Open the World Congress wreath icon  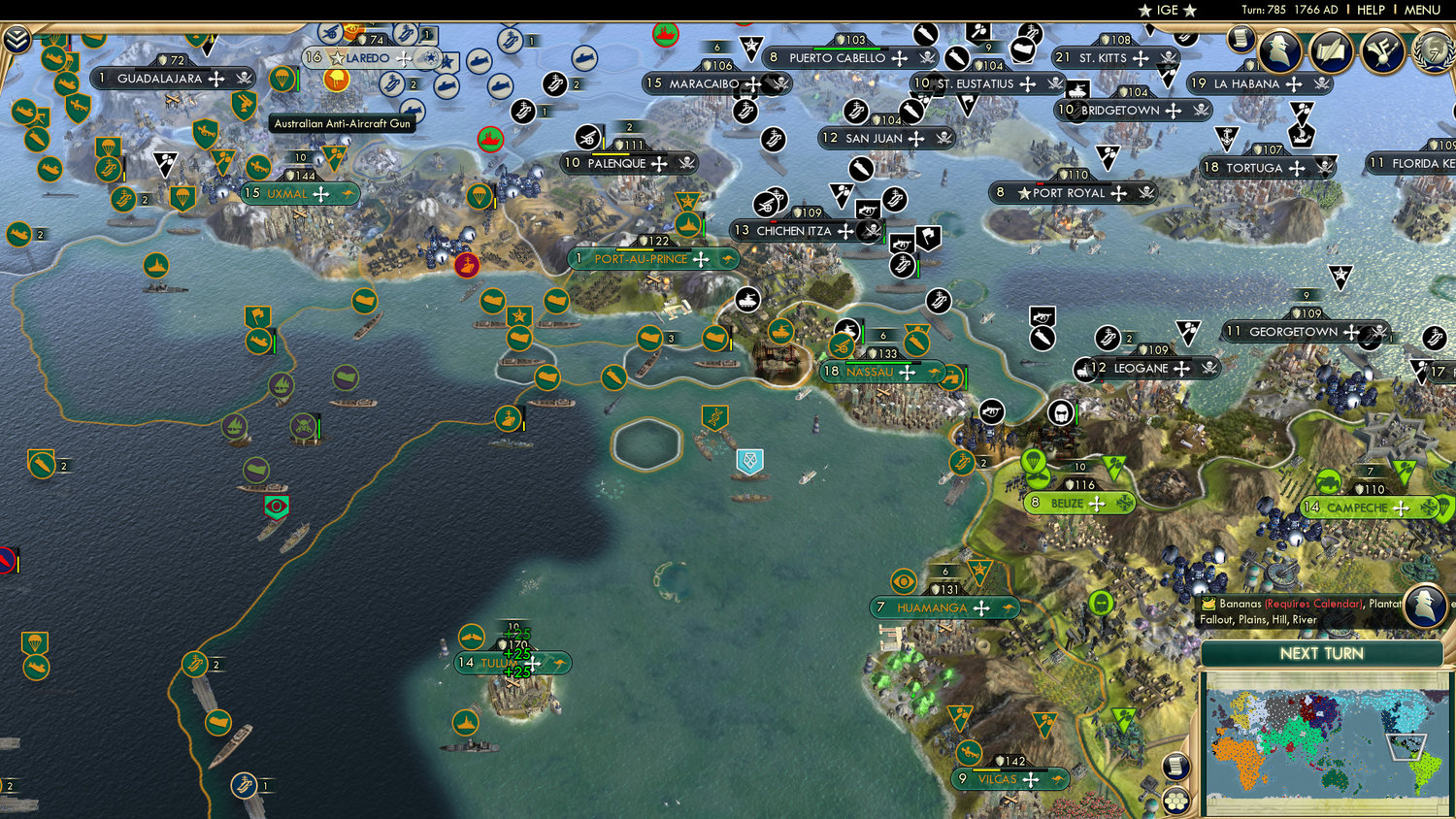(1435, 52)
